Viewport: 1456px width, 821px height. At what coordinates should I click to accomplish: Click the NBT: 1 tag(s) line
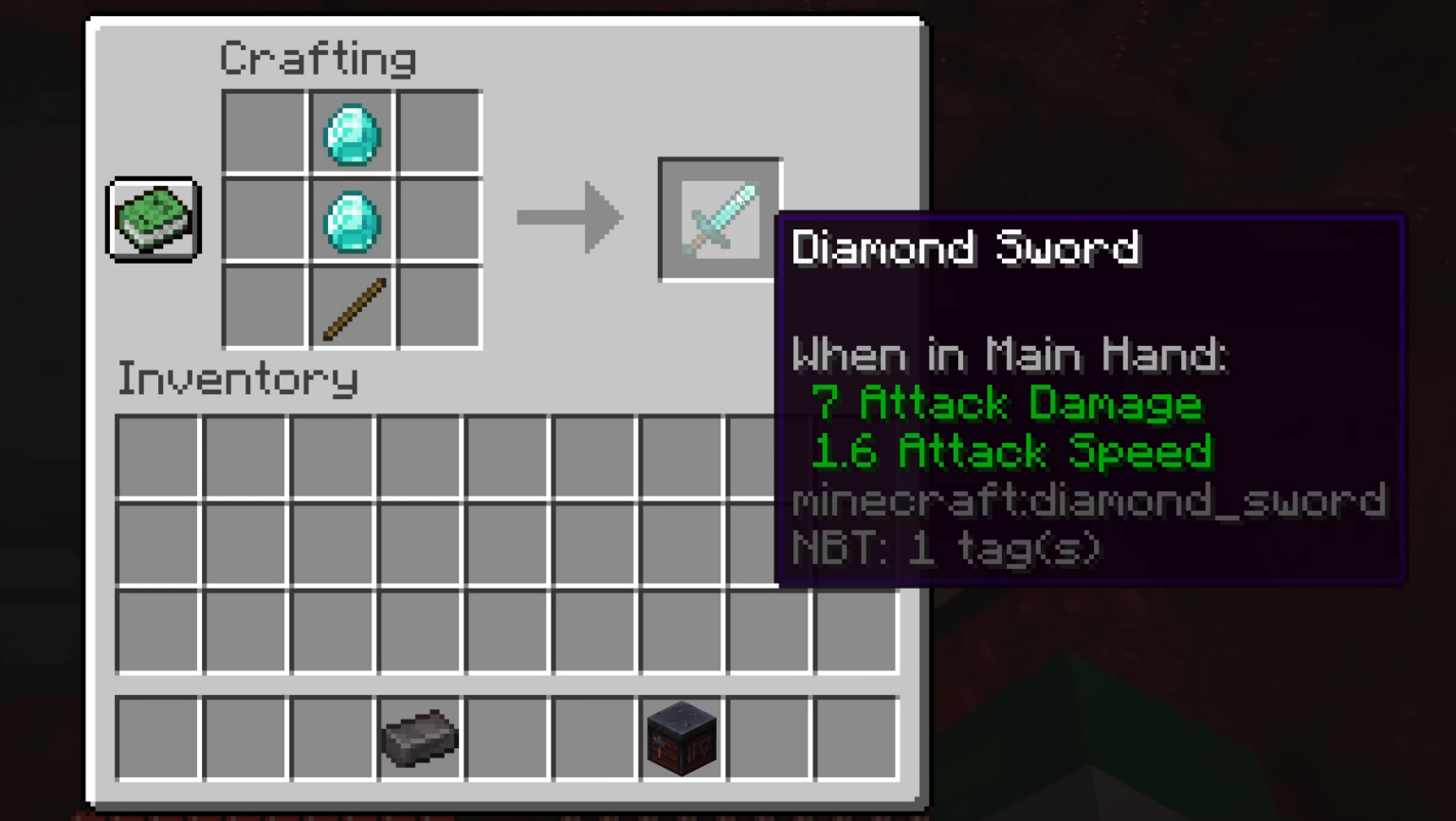click(x=946, y=548)
